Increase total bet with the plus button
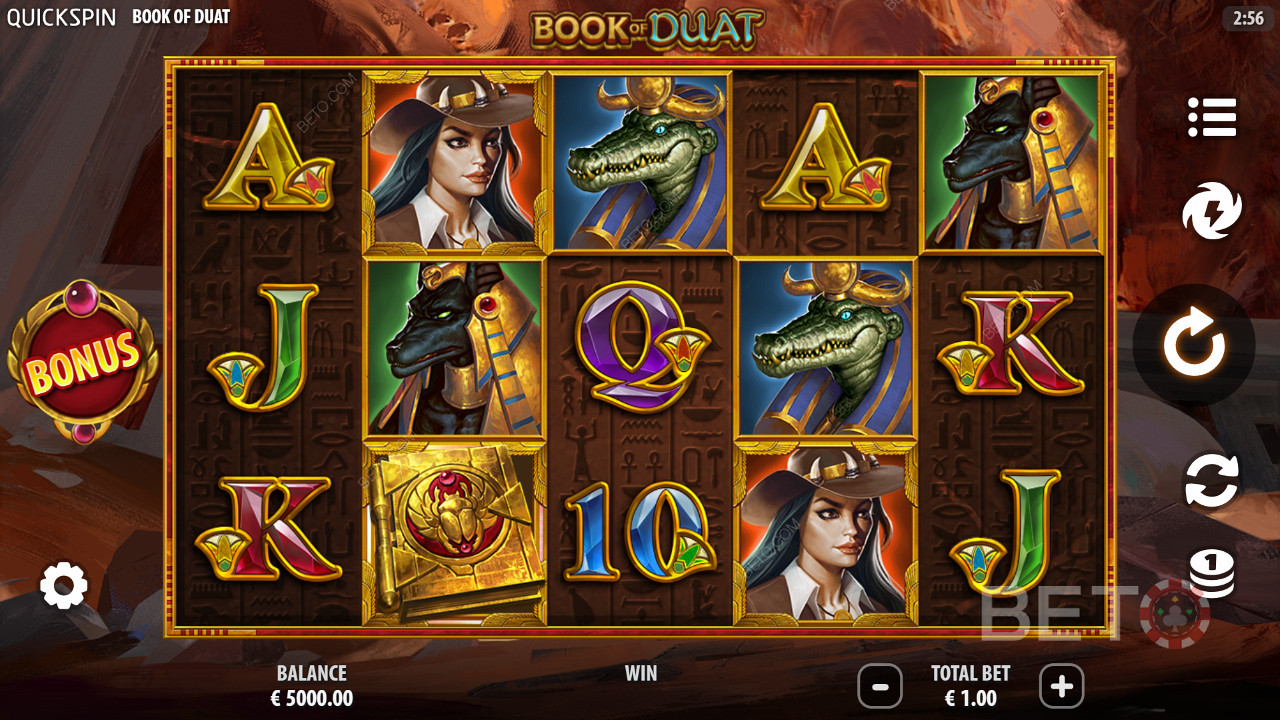1280x720 pixels. pyautogui.click(x=1061, y=687)
